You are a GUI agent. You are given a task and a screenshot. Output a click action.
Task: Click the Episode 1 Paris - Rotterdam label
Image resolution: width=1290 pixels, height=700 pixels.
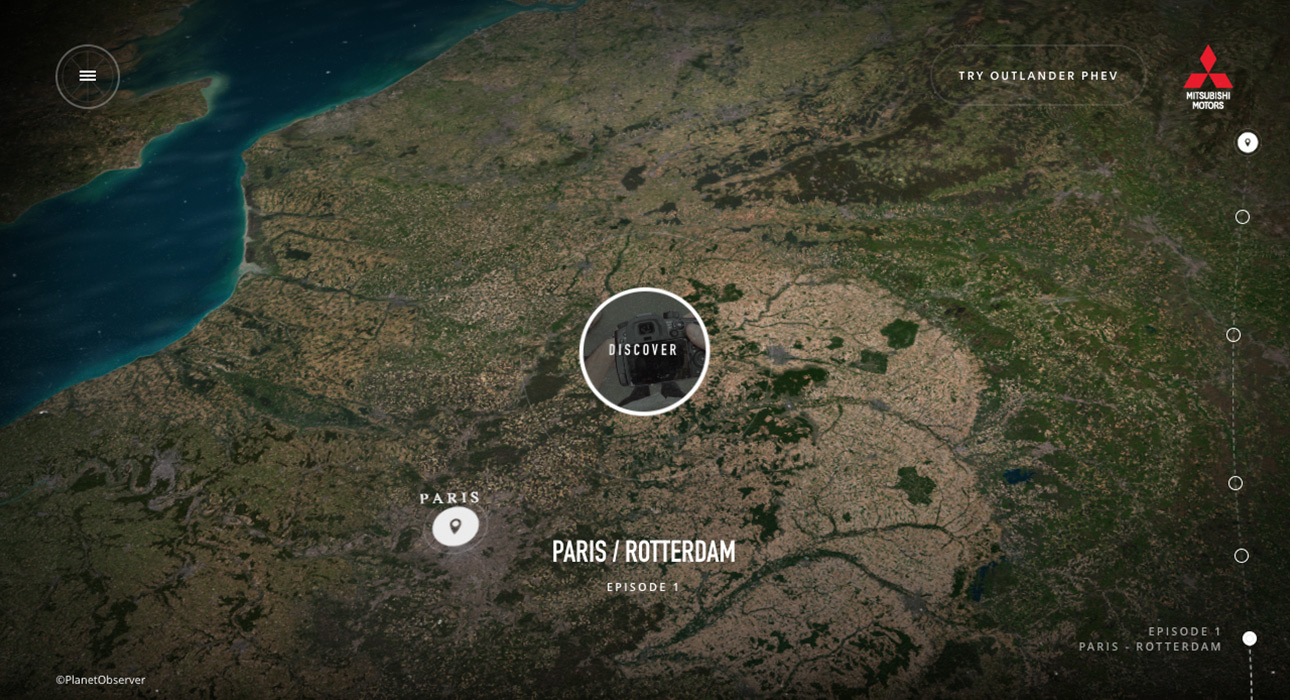pos(1151,639)
